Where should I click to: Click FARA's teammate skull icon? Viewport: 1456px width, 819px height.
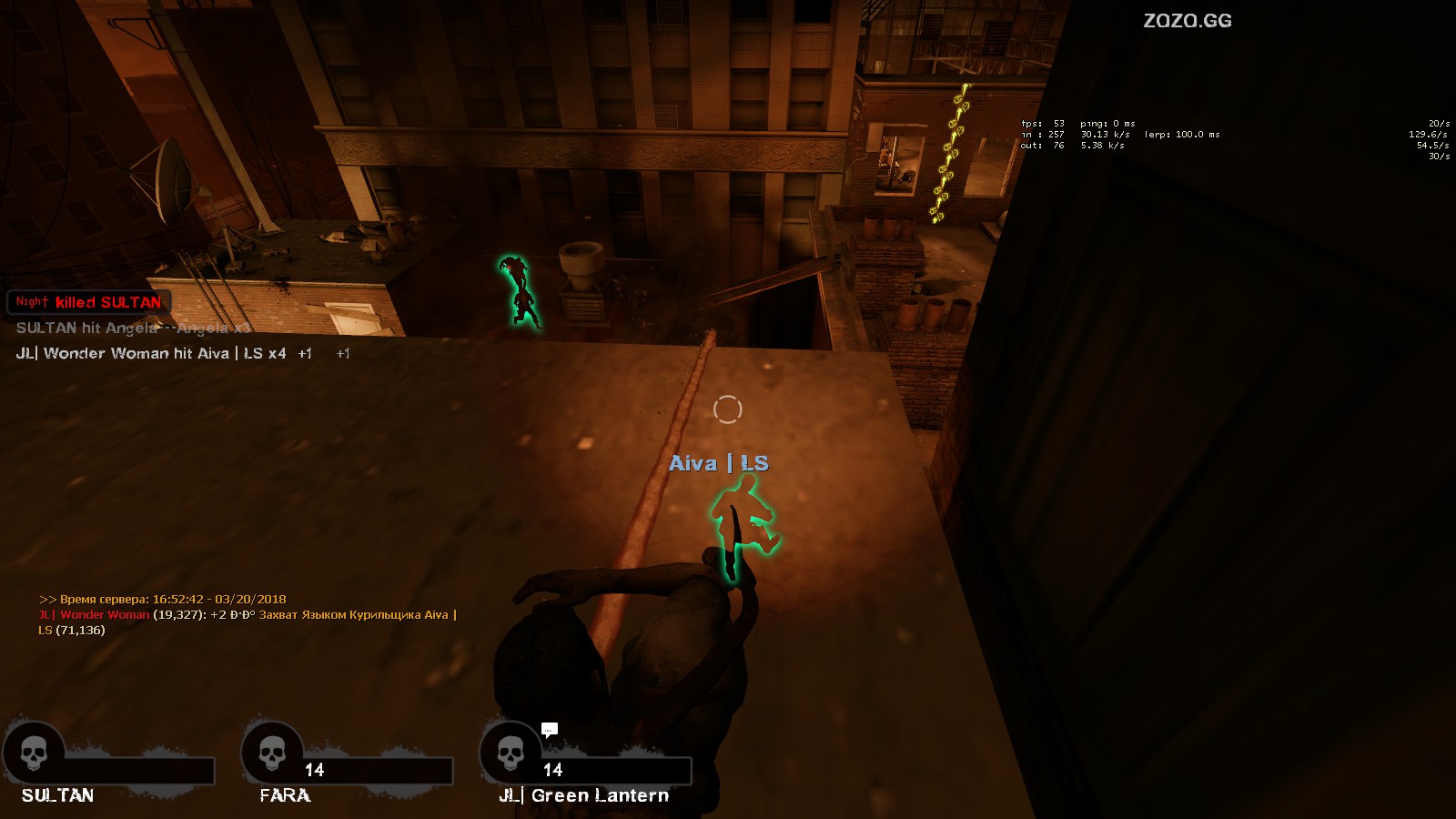point(272,753)
